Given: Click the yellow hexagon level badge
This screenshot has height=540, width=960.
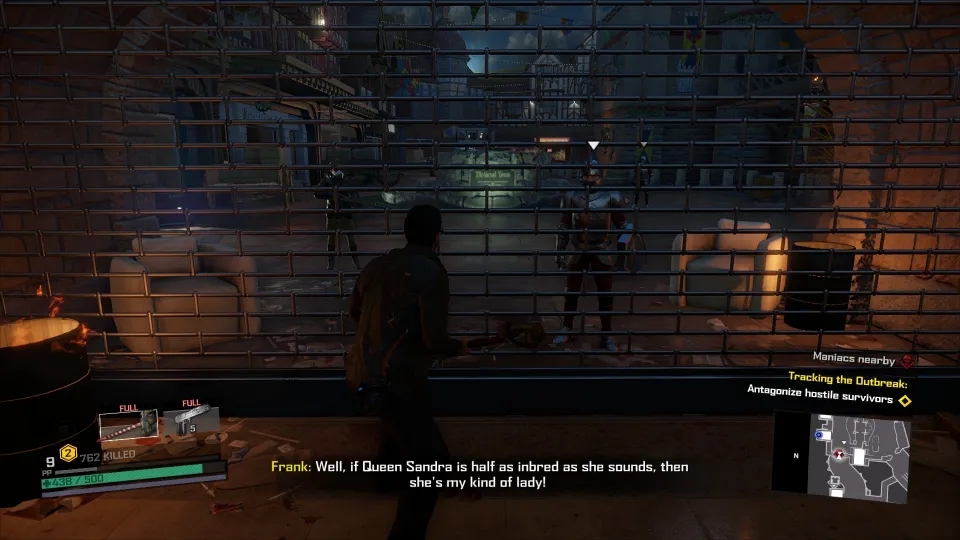Looking at the screenshot, I should pyautogui.click(x=70, y=451).
